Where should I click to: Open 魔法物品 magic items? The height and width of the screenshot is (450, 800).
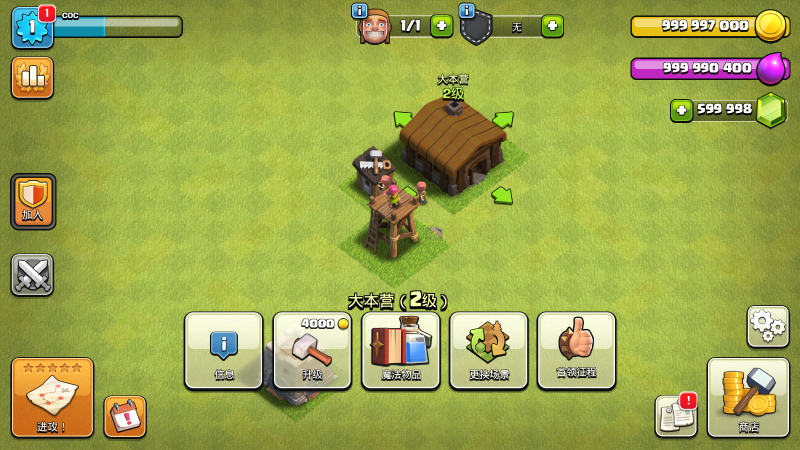(x=400, y=350)
